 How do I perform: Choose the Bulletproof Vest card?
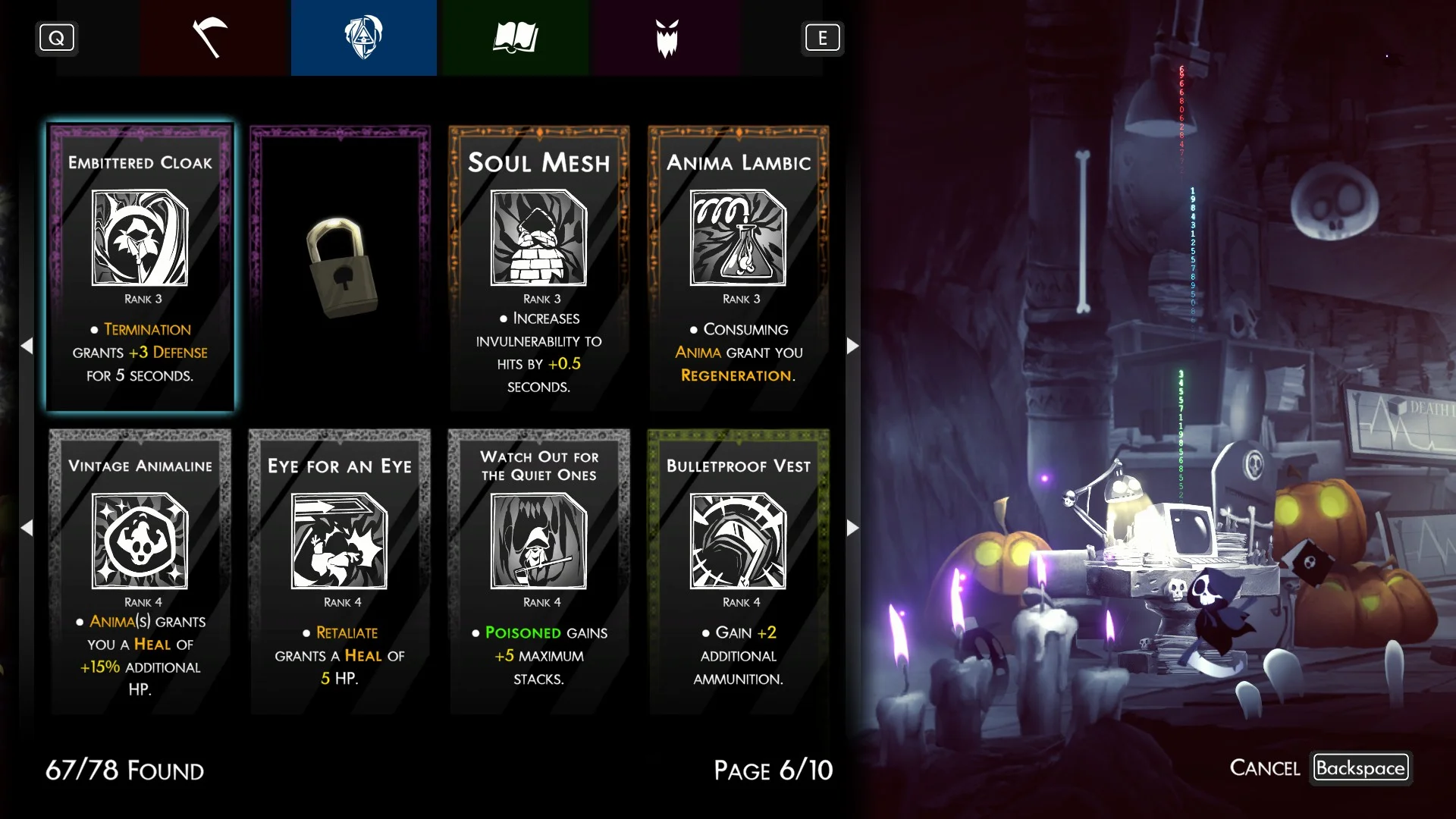click(739, 571)
